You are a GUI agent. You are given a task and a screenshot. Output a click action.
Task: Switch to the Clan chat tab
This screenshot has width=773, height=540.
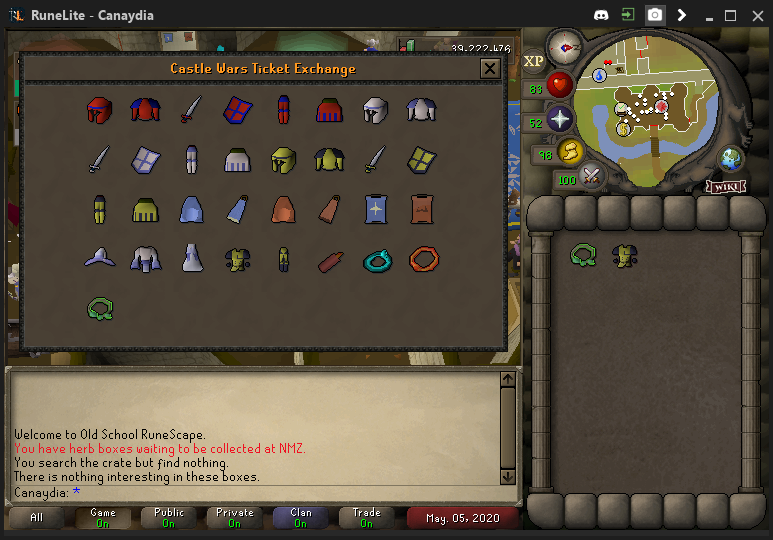pyautogui.click(x=301, y=517)
